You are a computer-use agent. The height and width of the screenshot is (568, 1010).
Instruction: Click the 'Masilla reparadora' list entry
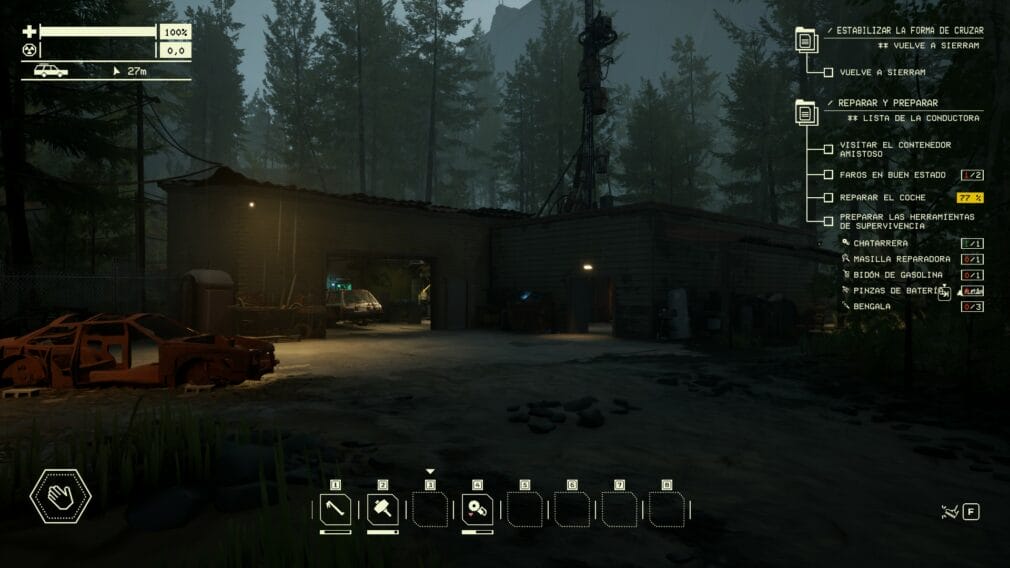click(894, 259)
